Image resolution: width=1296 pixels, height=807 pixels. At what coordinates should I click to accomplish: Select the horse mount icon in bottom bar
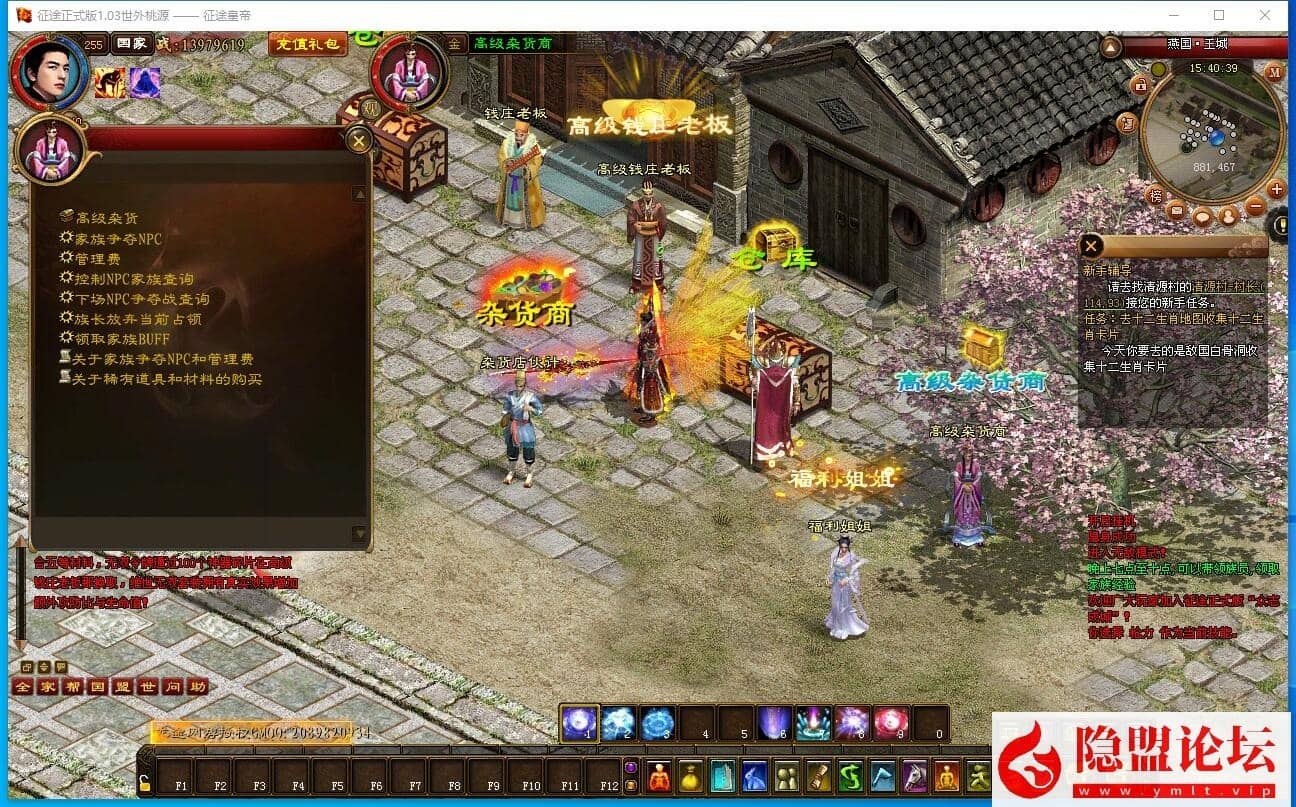pos(913,776)
